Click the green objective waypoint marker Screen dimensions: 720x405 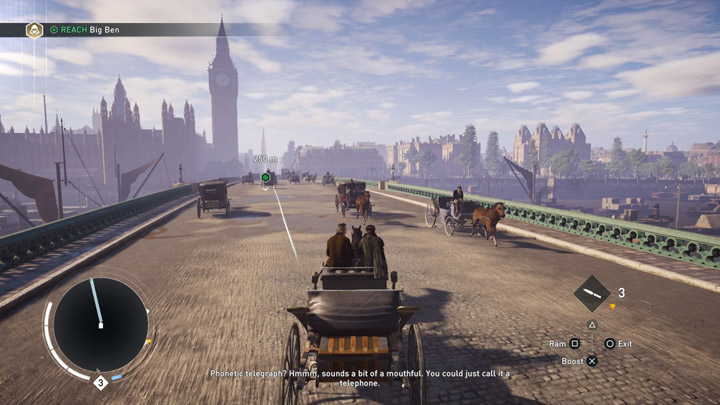[266, 178]
